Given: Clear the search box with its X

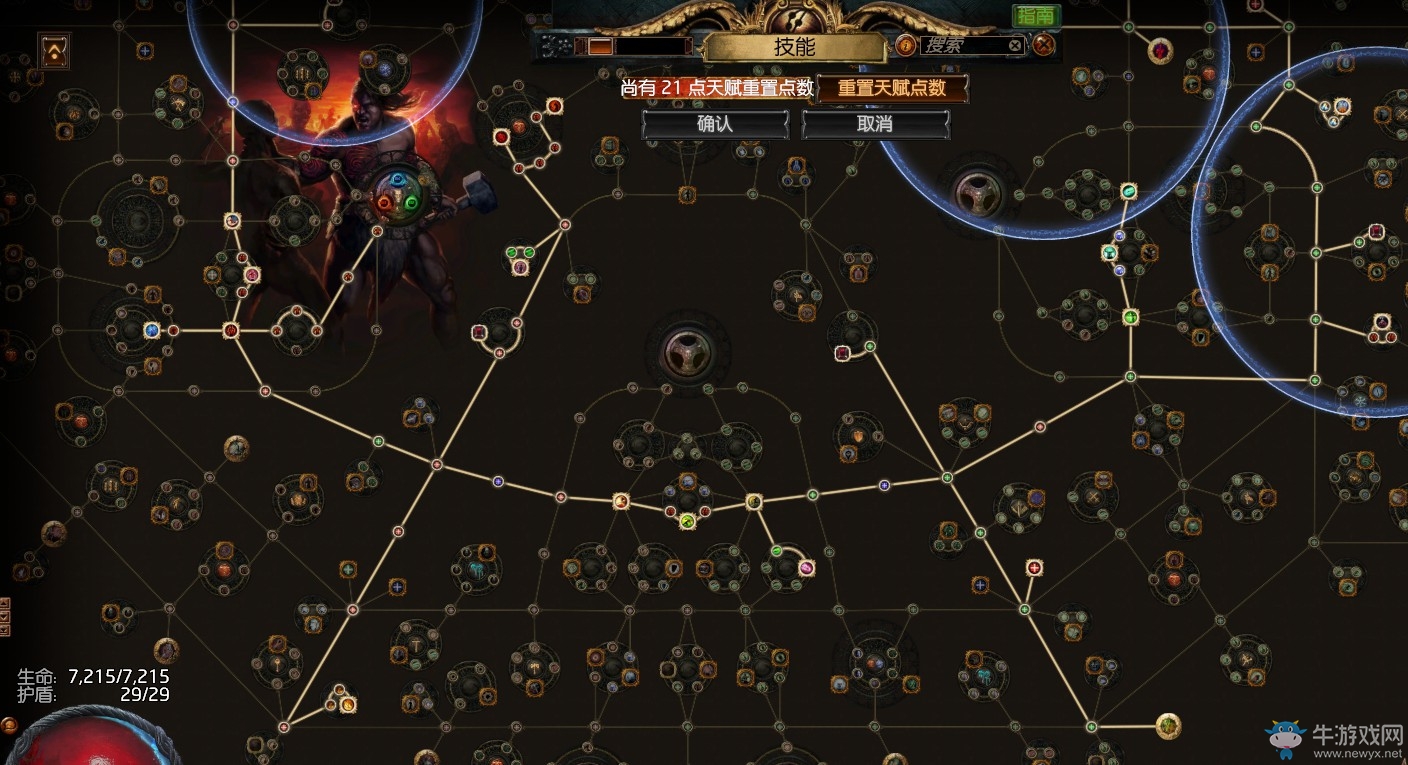Looking at the screenshot, I should point(1015,45).
